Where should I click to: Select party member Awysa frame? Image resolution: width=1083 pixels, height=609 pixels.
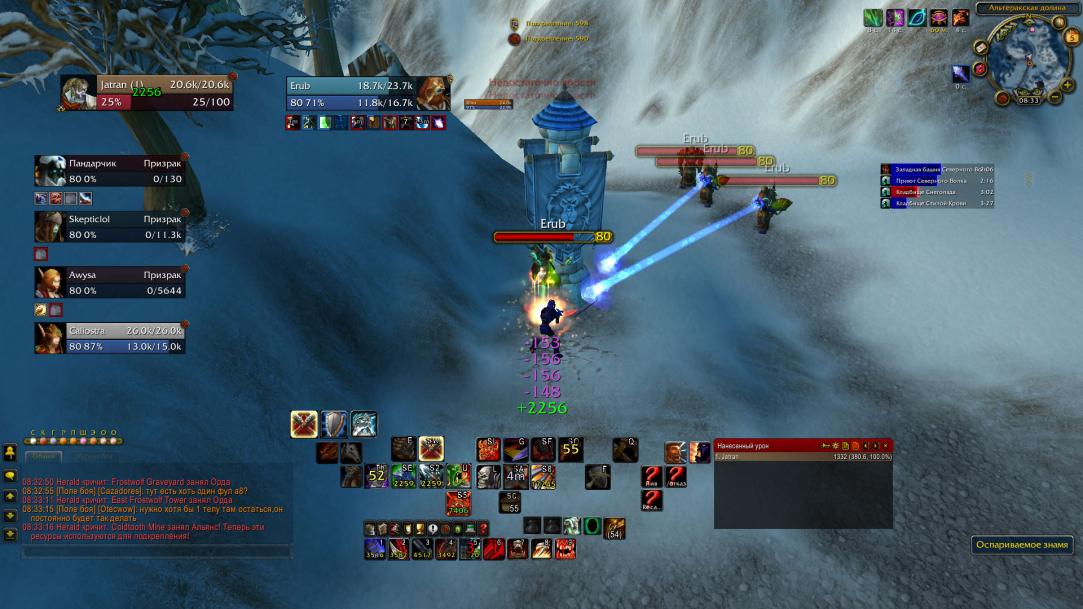point(110,283)
